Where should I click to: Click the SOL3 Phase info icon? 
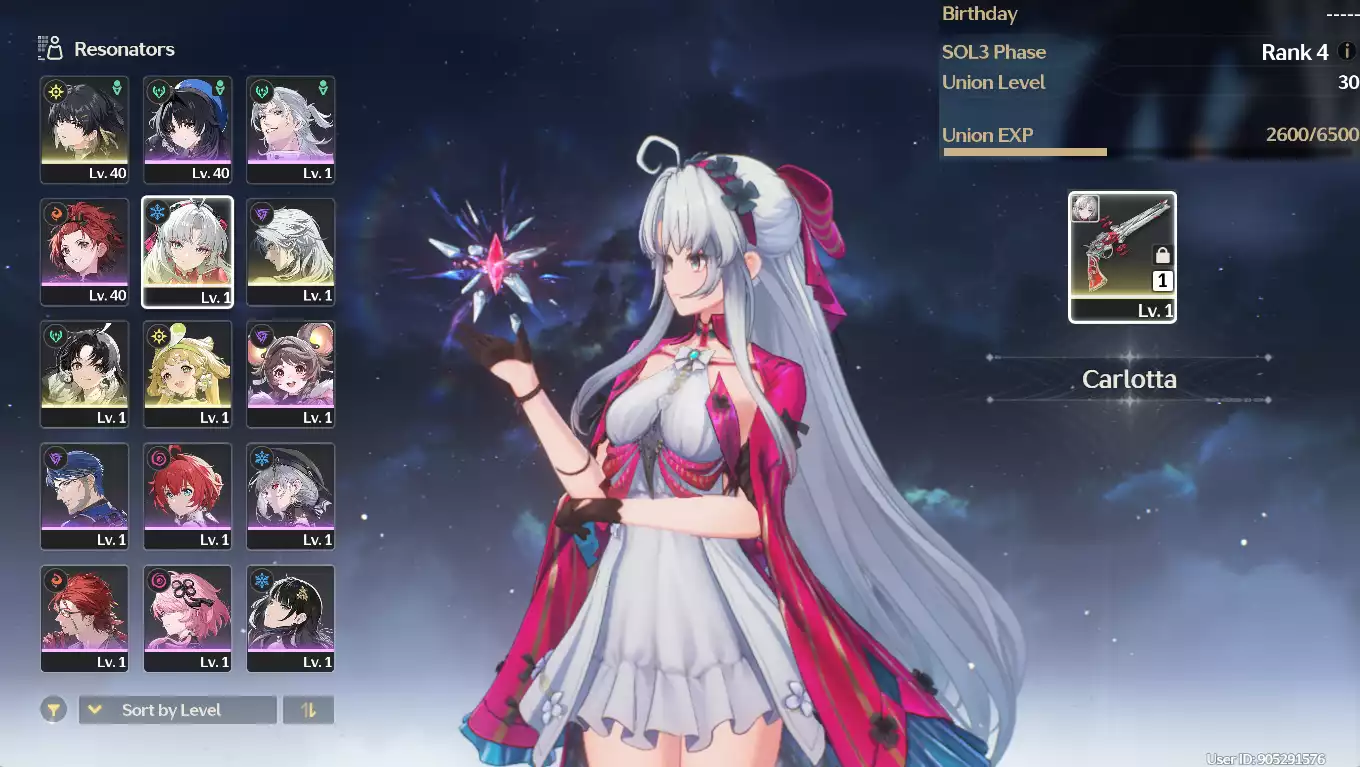[1346, 52]
